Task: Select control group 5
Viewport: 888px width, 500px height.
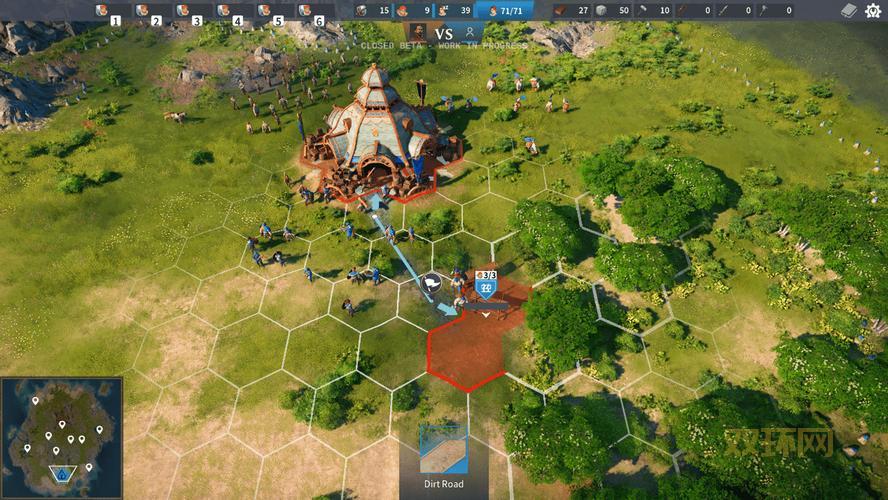Action: coord(270,12)
